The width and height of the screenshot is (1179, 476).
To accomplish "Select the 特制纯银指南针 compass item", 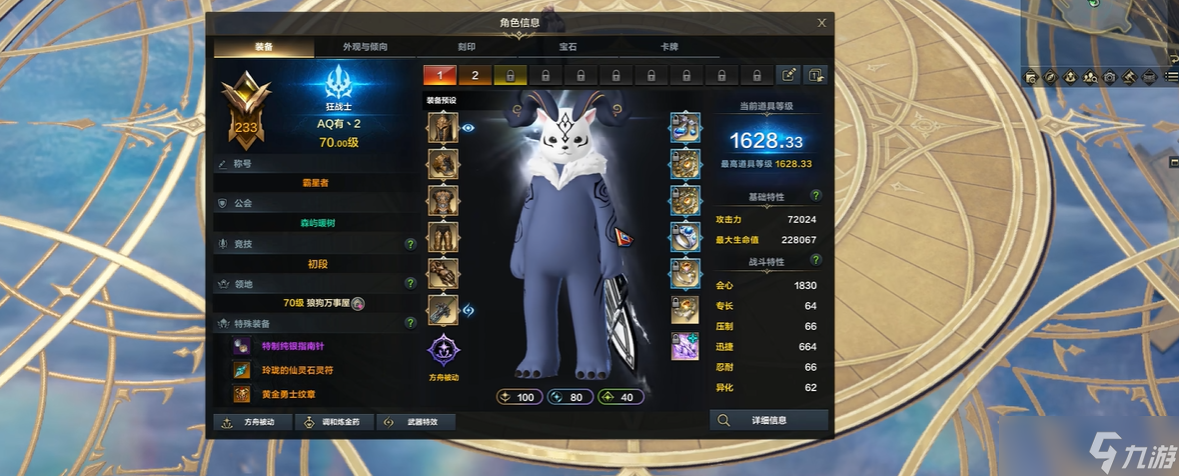I will tap(243, 346).
